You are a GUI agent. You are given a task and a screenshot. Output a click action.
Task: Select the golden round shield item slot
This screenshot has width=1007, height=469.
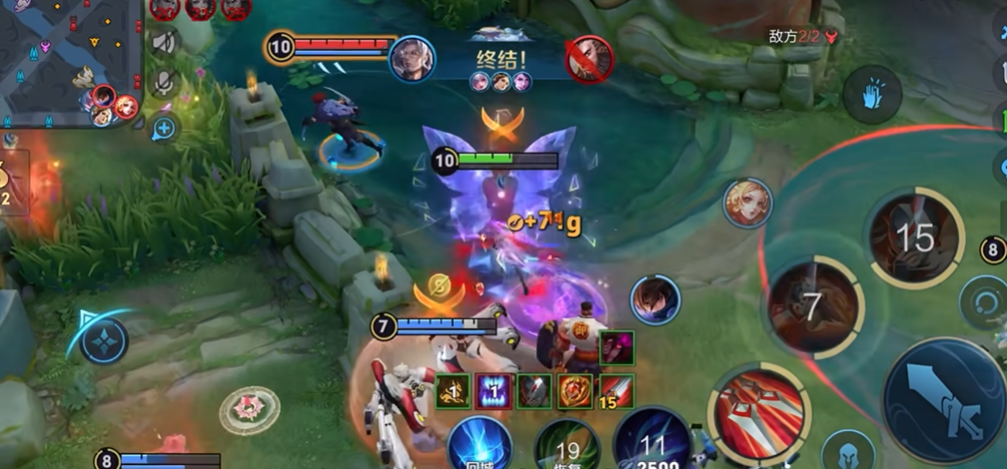[x=574, y=391]
